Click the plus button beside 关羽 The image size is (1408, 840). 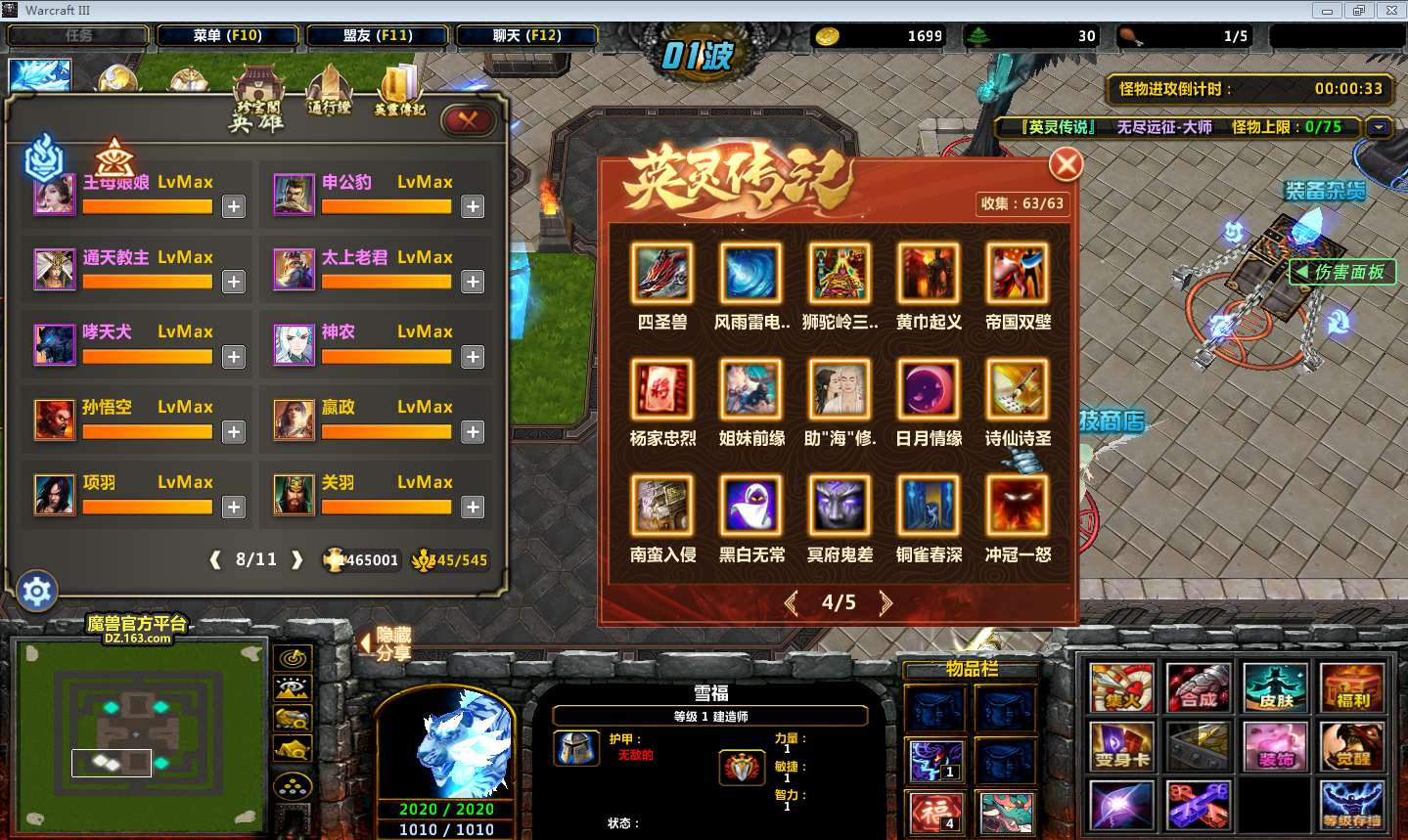click(473, 507)
